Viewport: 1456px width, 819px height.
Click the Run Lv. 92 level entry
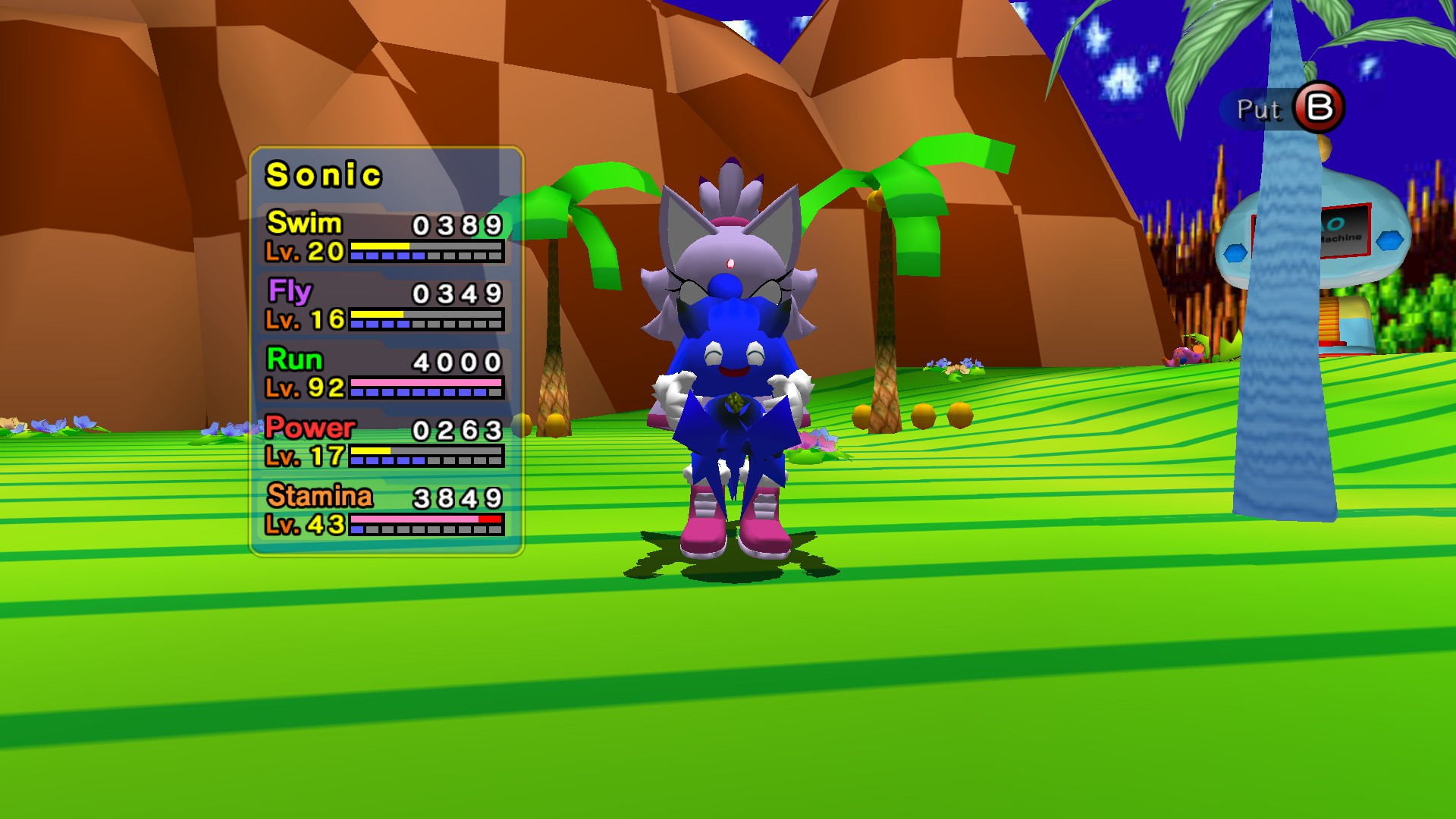pyautogui.click(x=303, y=387)
